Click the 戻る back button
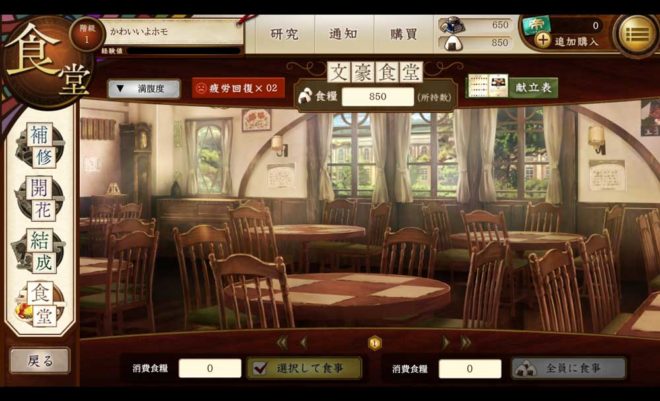 pyautogui.click(x=40, y=359)
